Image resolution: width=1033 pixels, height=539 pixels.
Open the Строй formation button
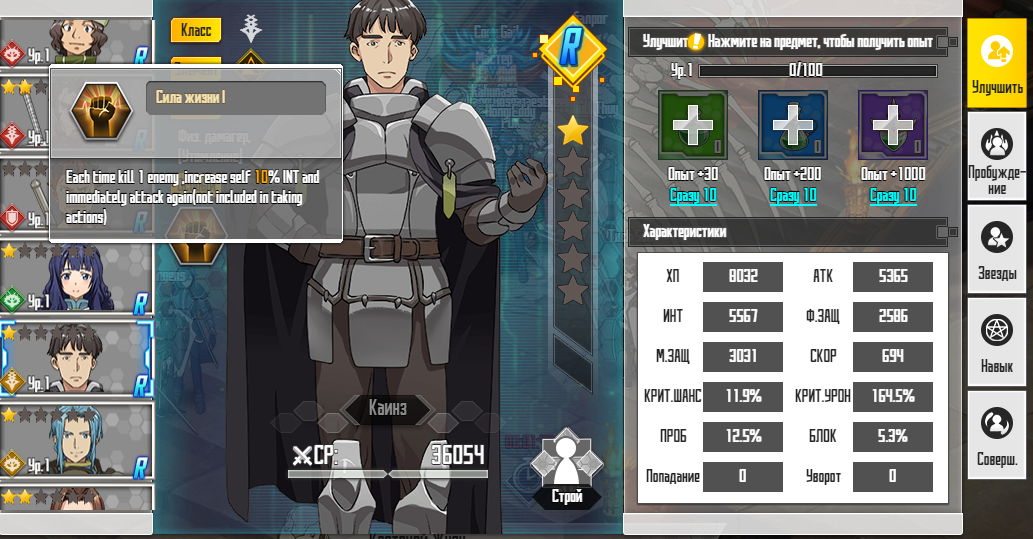[x=566, y=470]
